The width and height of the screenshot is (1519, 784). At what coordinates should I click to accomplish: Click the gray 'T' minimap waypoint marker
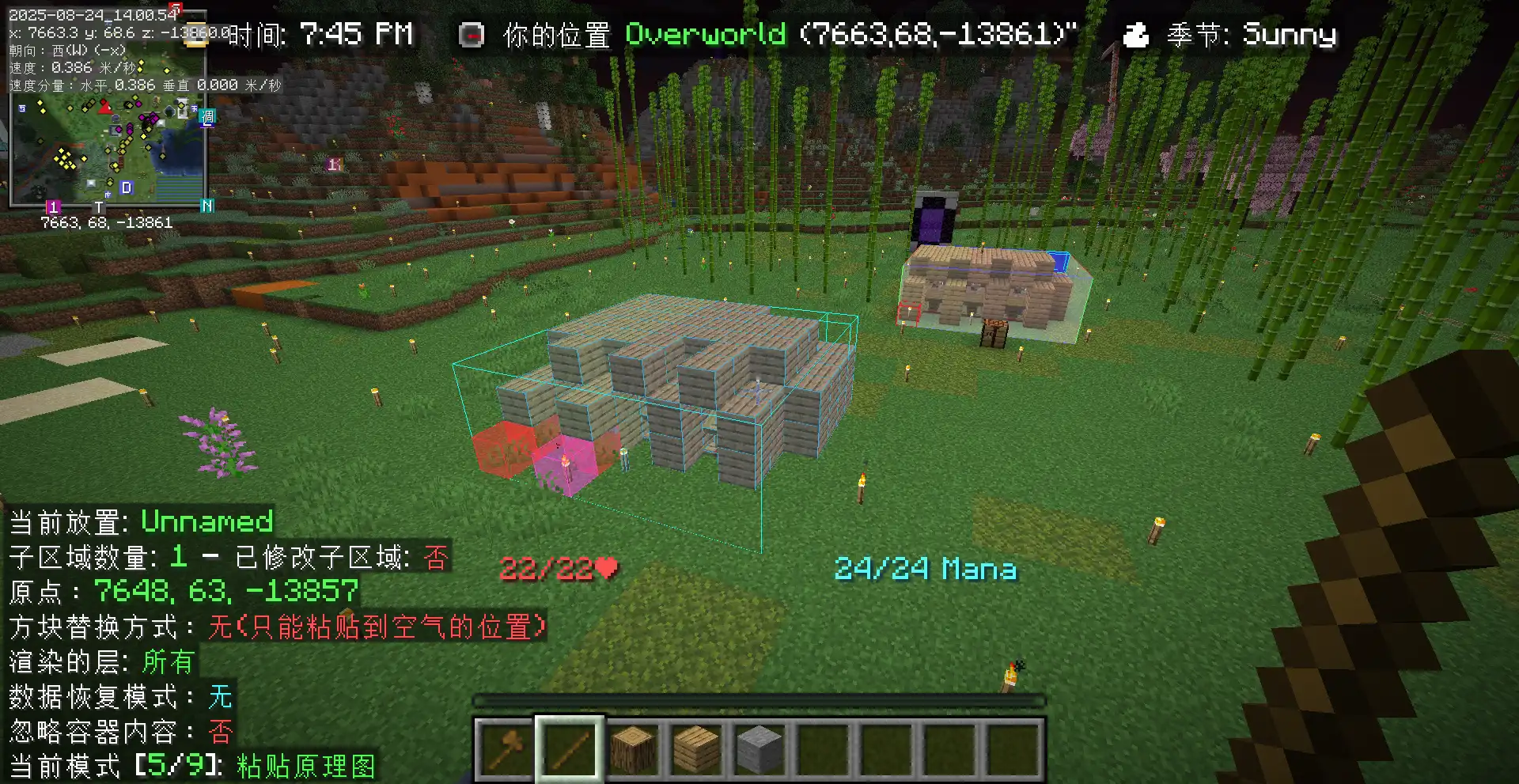pyautogui.click(x=99, y=207)
